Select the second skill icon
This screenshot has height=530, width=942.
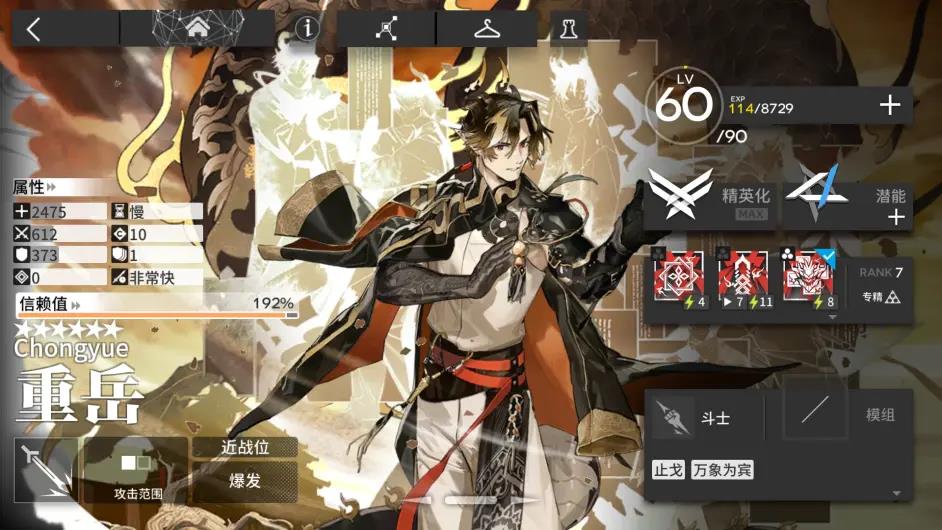744,280
